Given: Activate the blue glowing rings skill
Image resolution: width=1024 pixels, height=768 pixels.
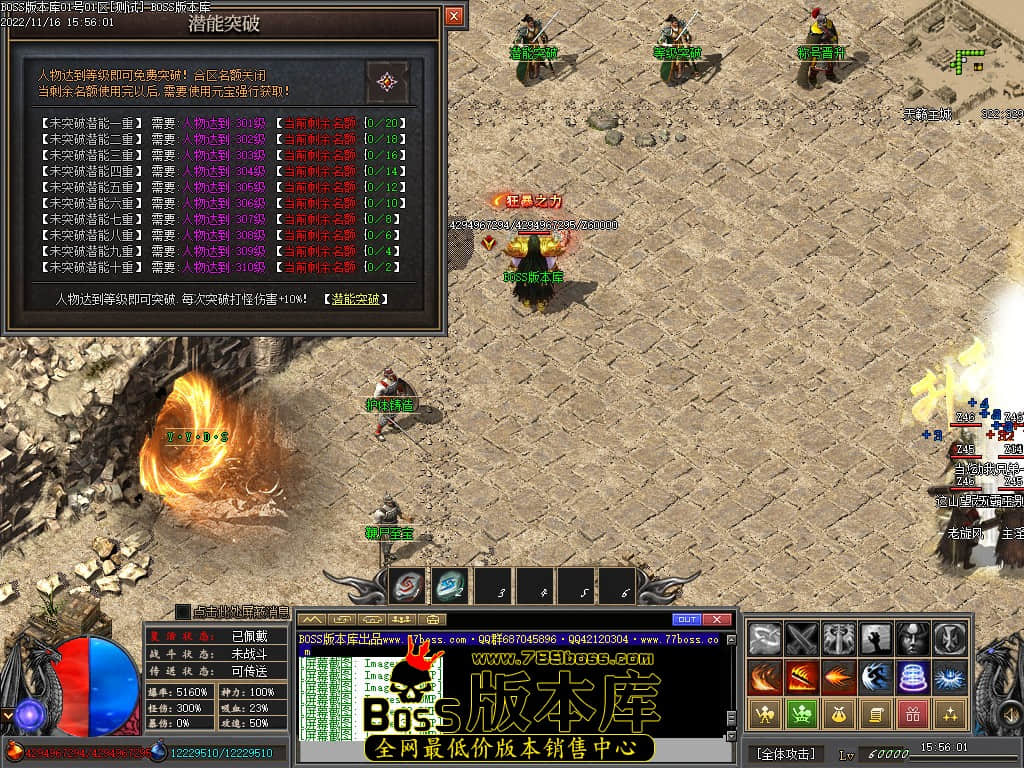Looking at the screenshot, I should click(x=913, y=676).
